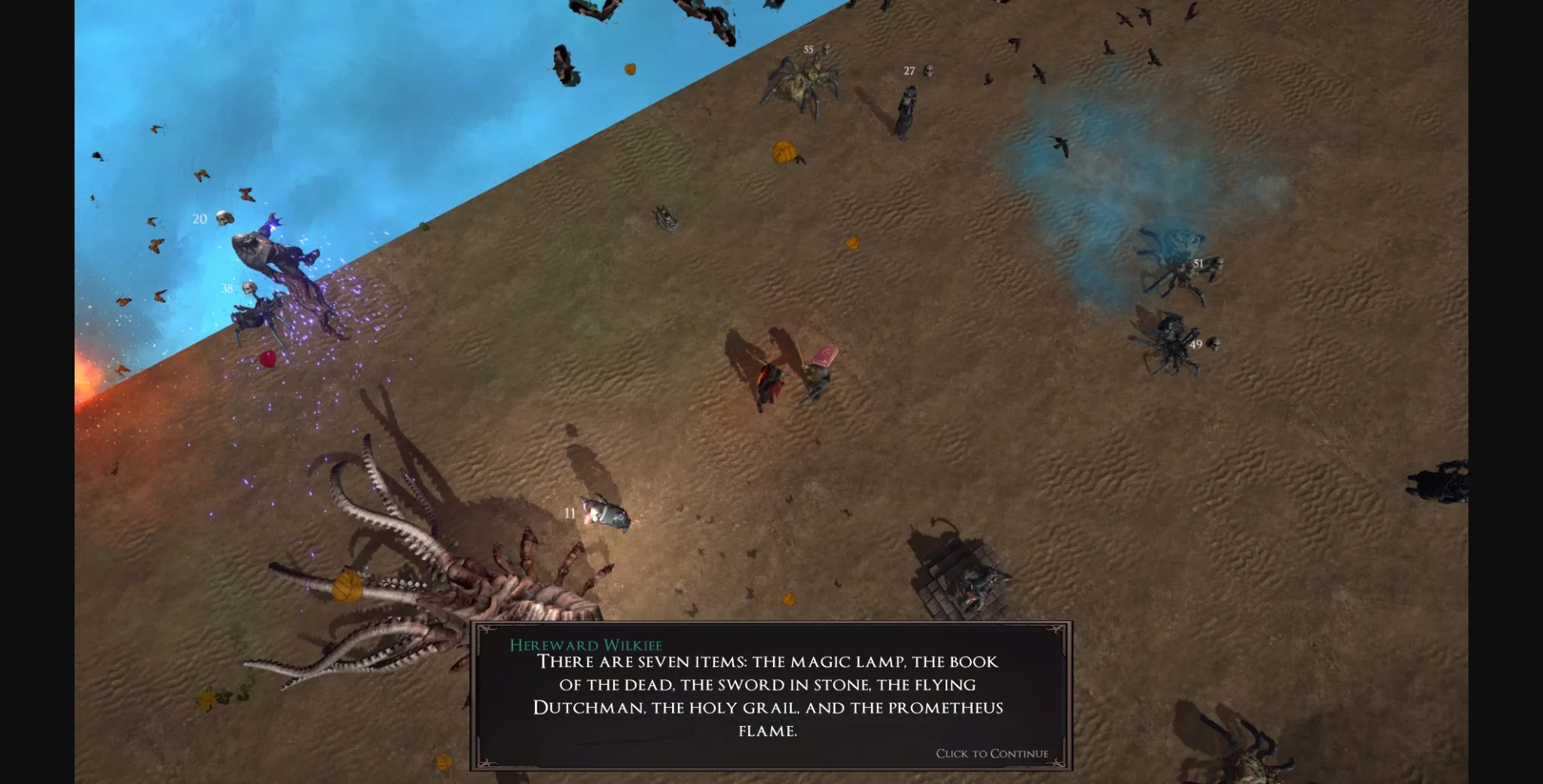This screenshot has width=1543, height=784.
Task: Grab the orange pumpkin near the spider
Action: pos(784,151)
